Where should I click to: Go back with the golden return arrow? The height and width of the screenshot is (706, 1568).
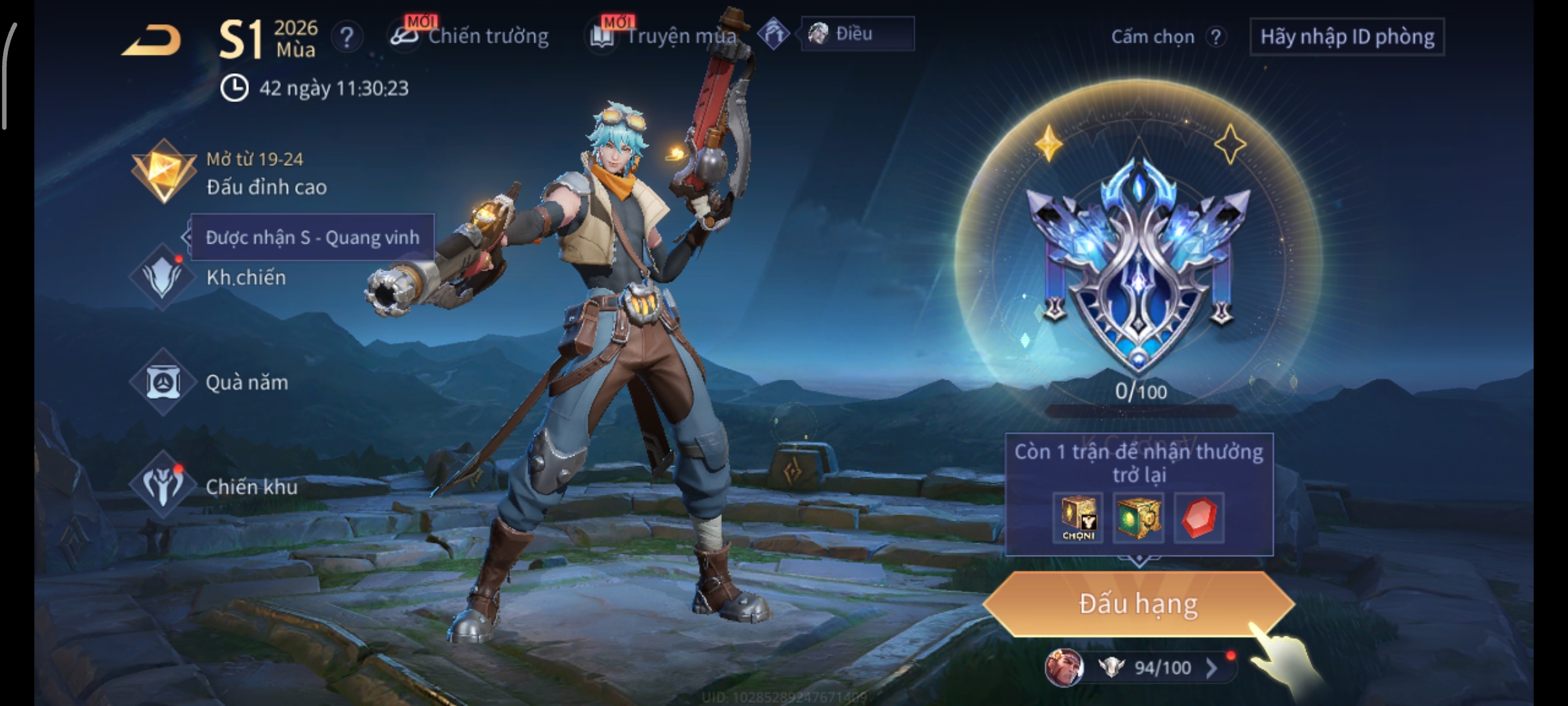(152, 42)
